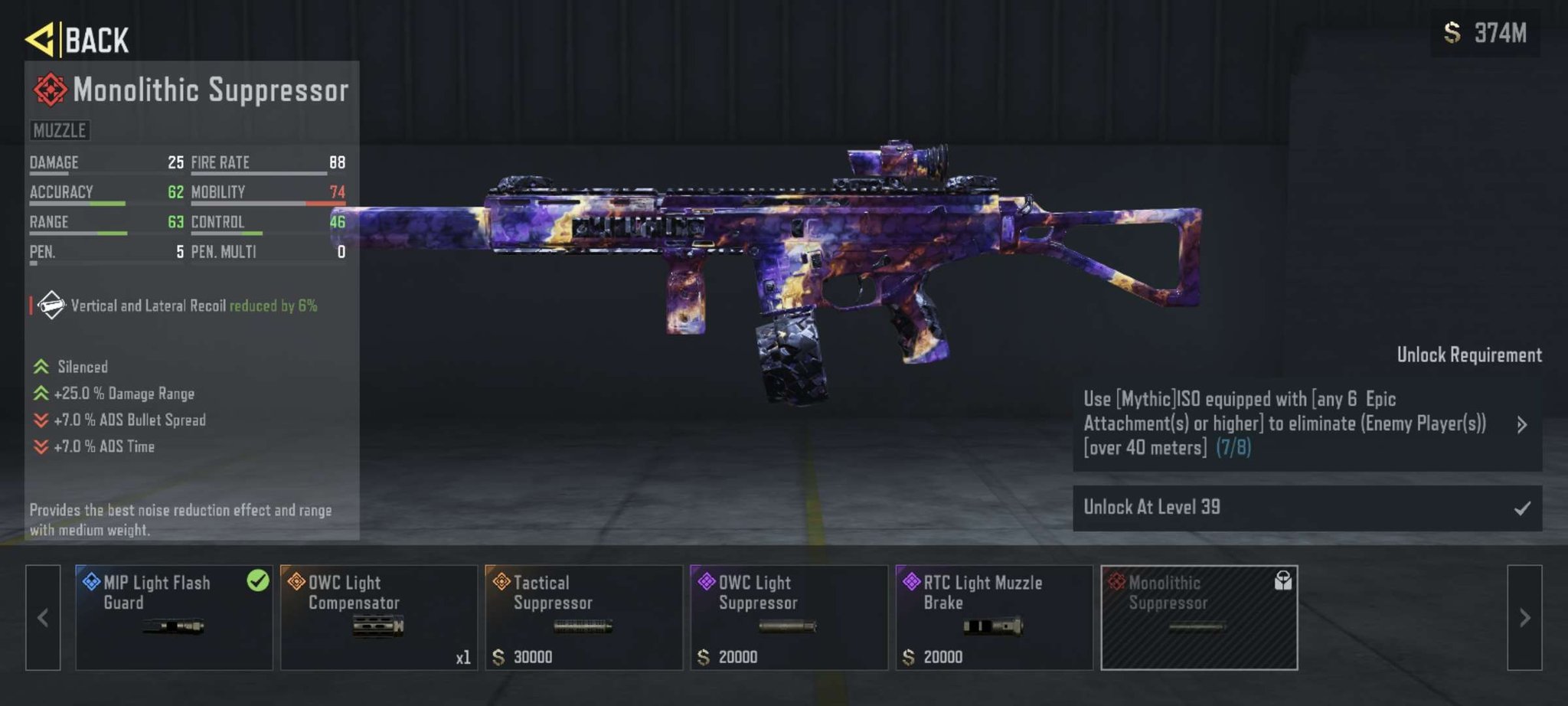Show more attachments with right arrow
The height and width of the screenshot is (706, 1568).
click(x=1524, y=617)
